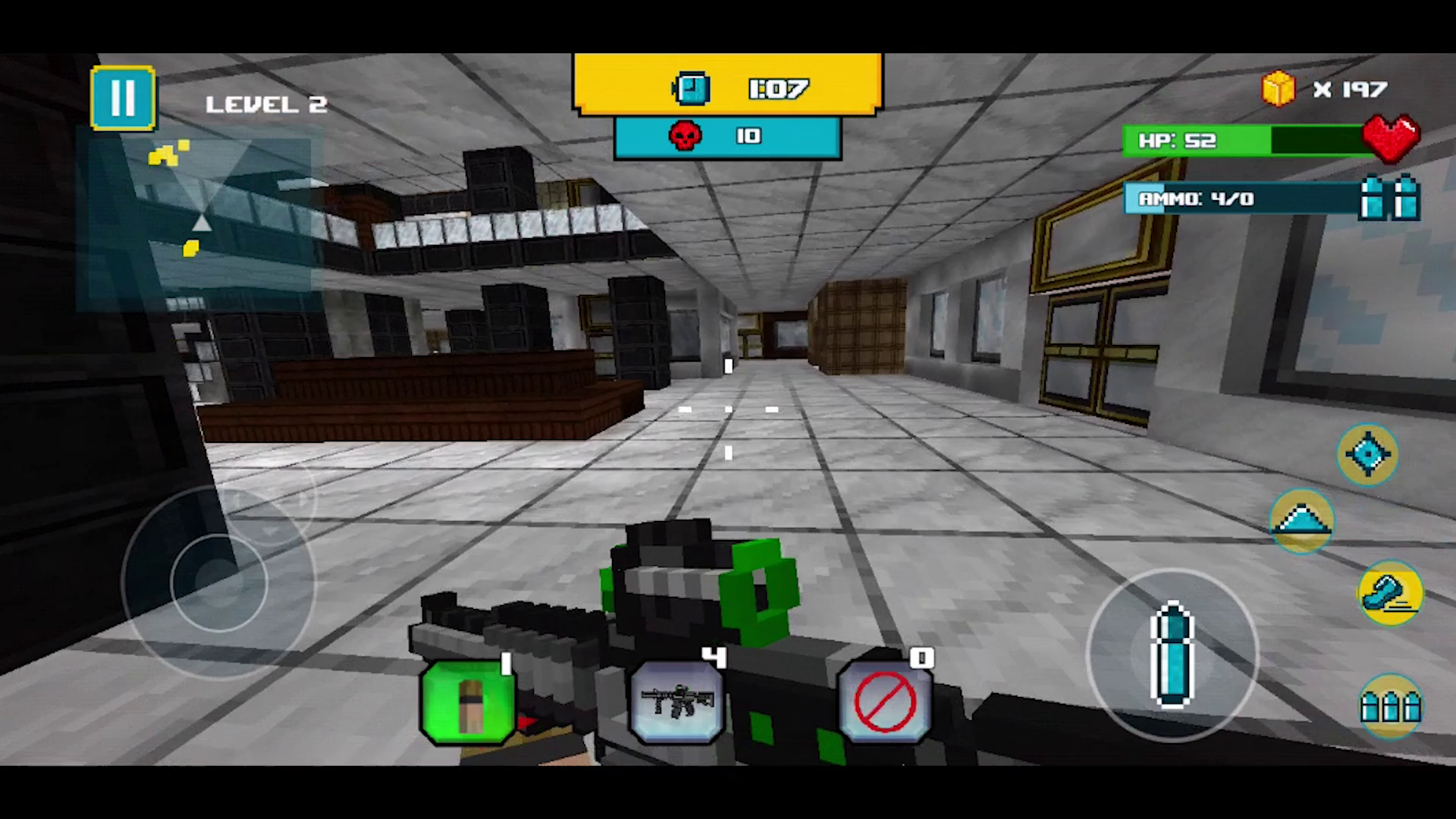
Task: Select the assault rifle weapon slot
Action: 675,701
